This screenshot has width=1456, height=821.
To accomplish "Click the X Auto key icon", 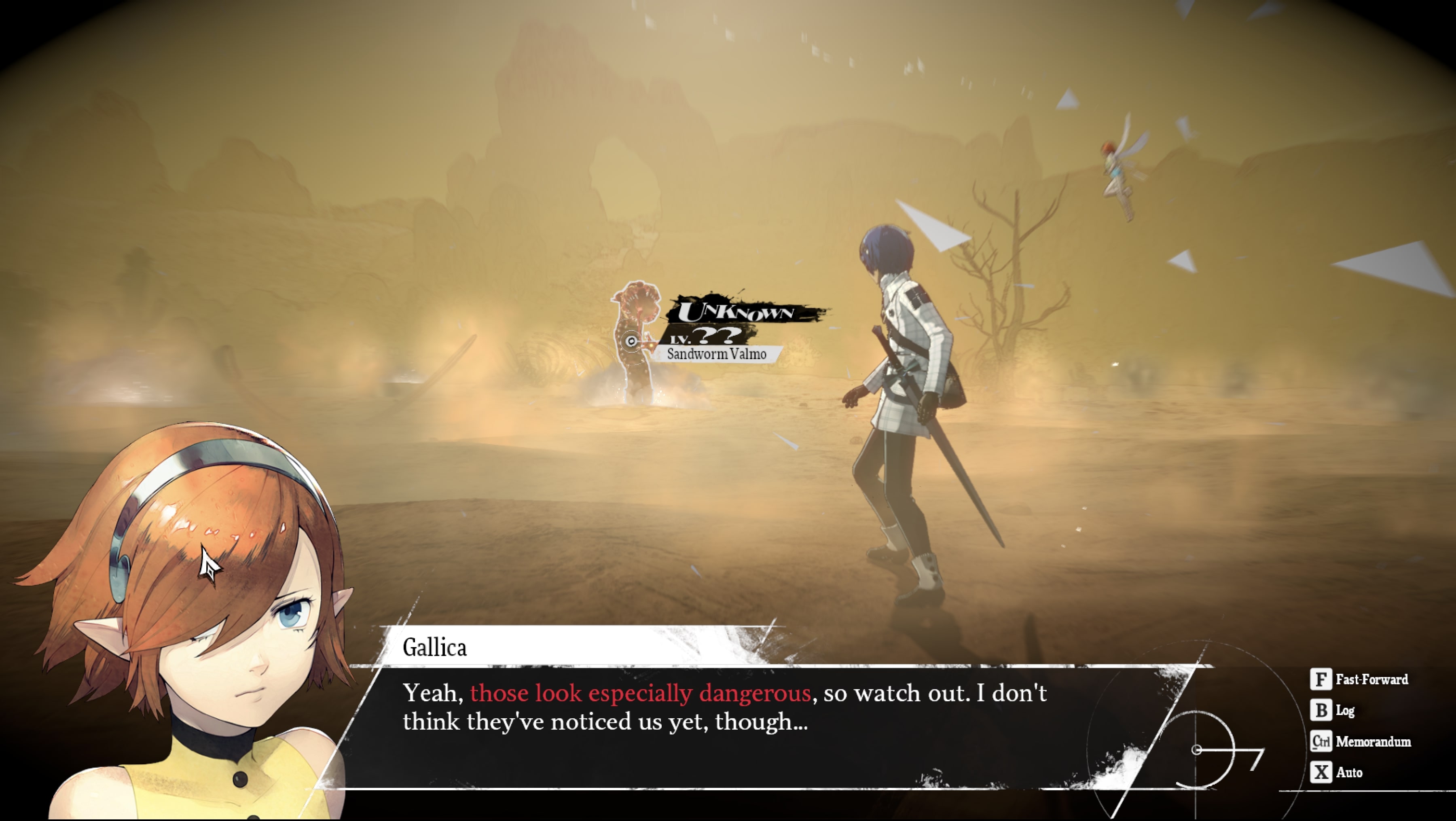I will 1321,772.
